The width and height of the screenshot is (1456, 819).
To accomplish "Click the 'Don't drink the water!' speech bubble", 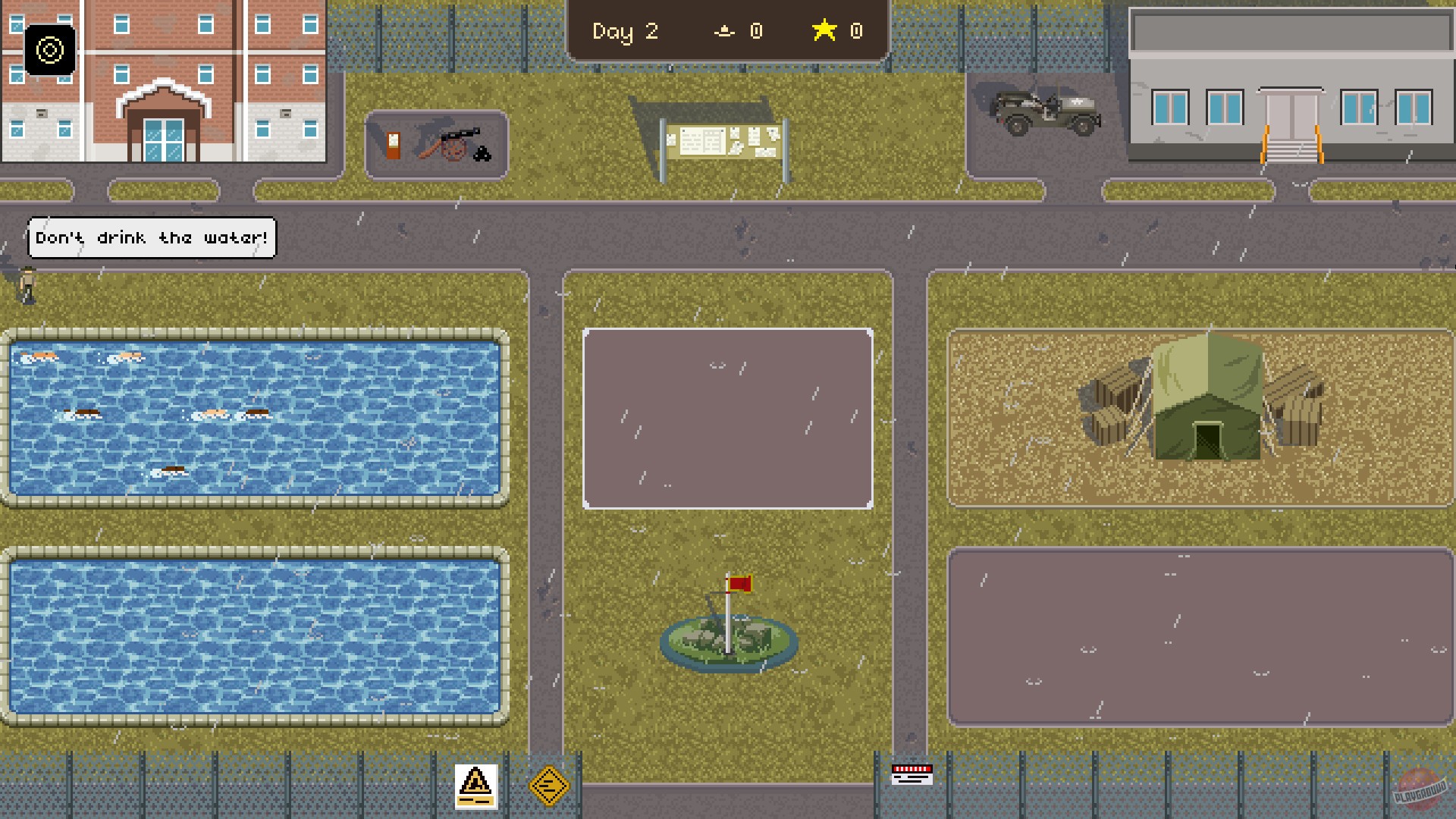I will click(x=151, y=237).
